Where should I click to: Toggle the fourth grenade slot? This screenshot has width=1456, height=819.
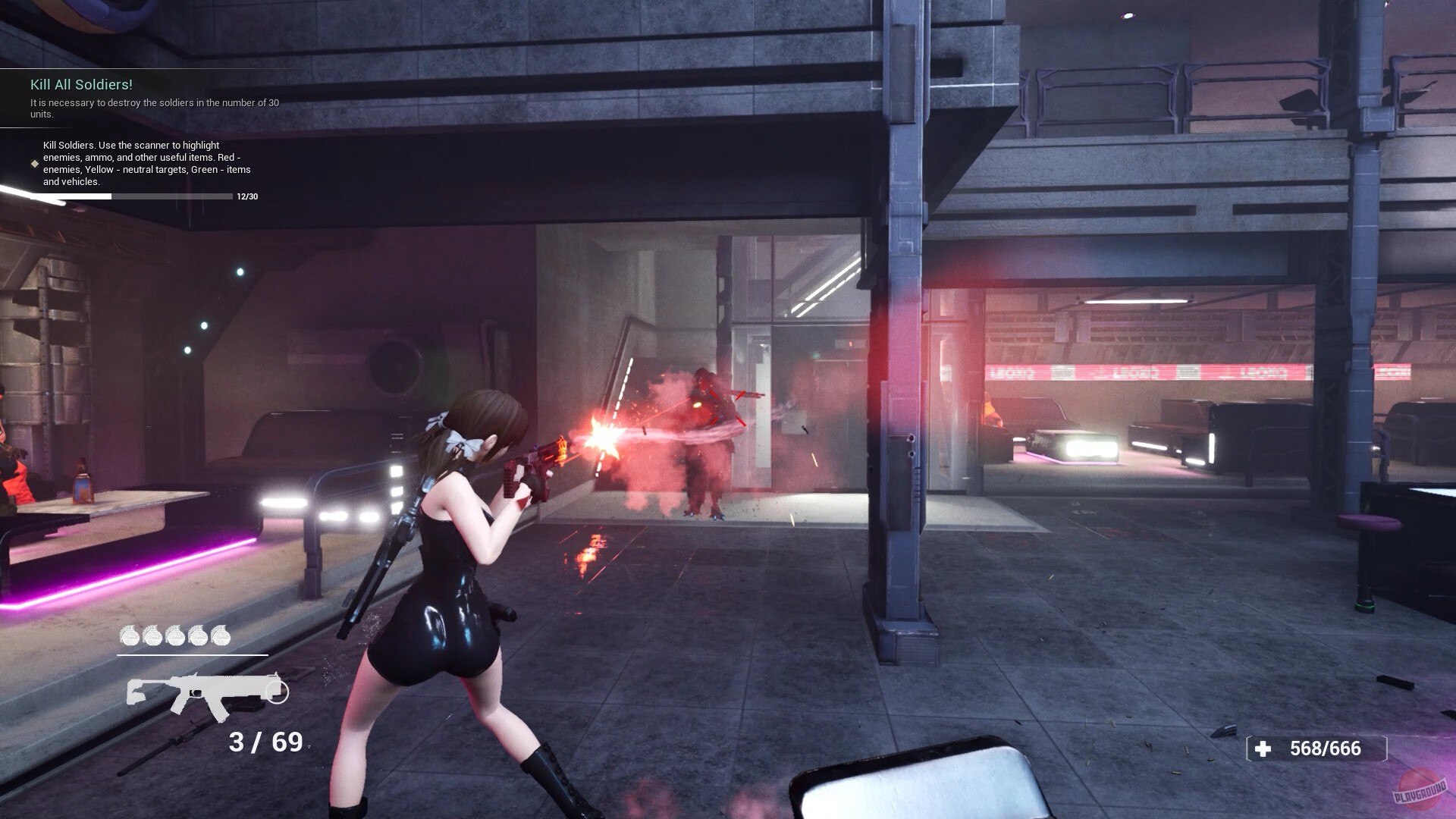pyautogui.click(x=197, y=635)
